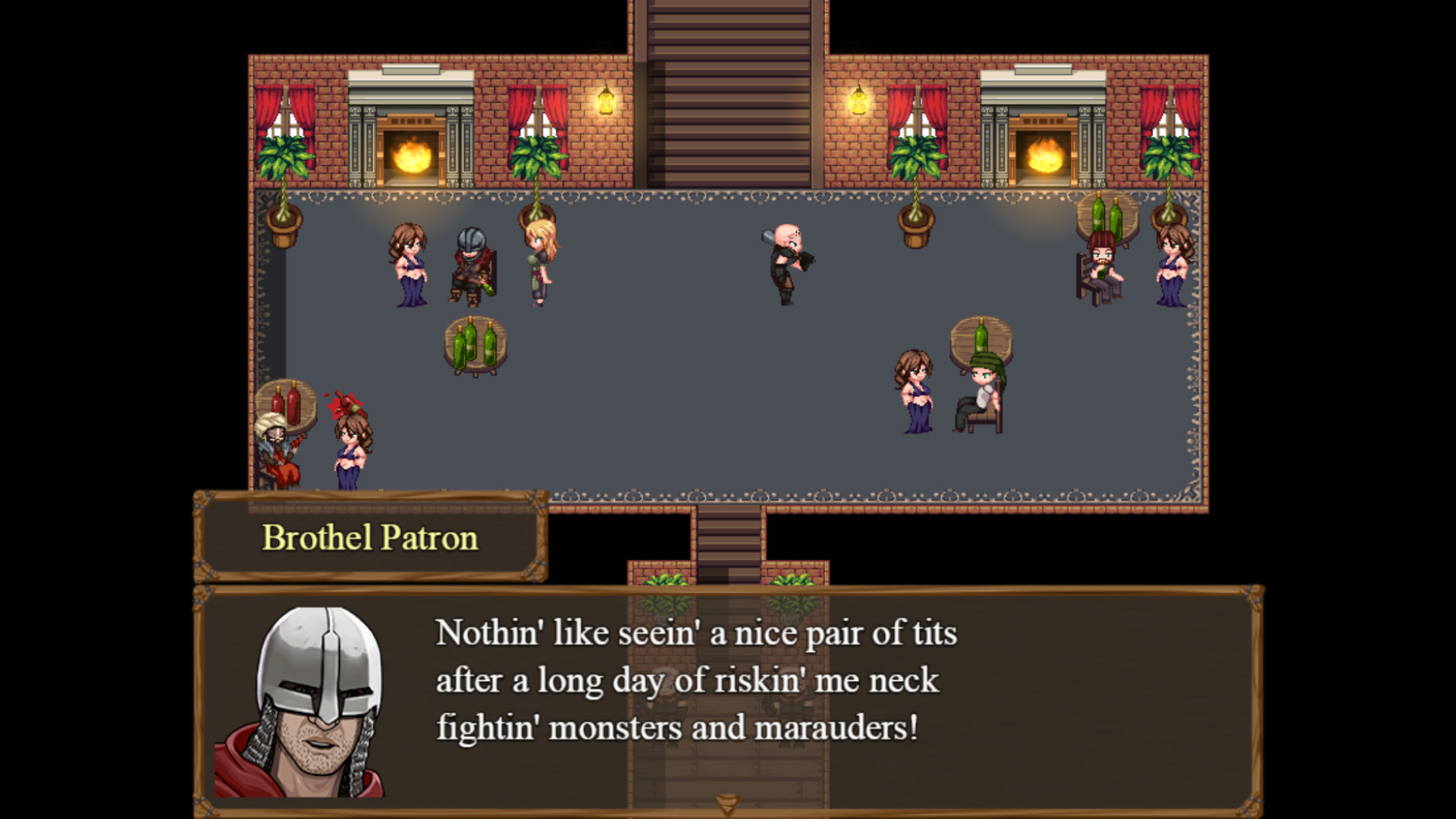Select the dancer with a red flower in her hair

[351, 447]
